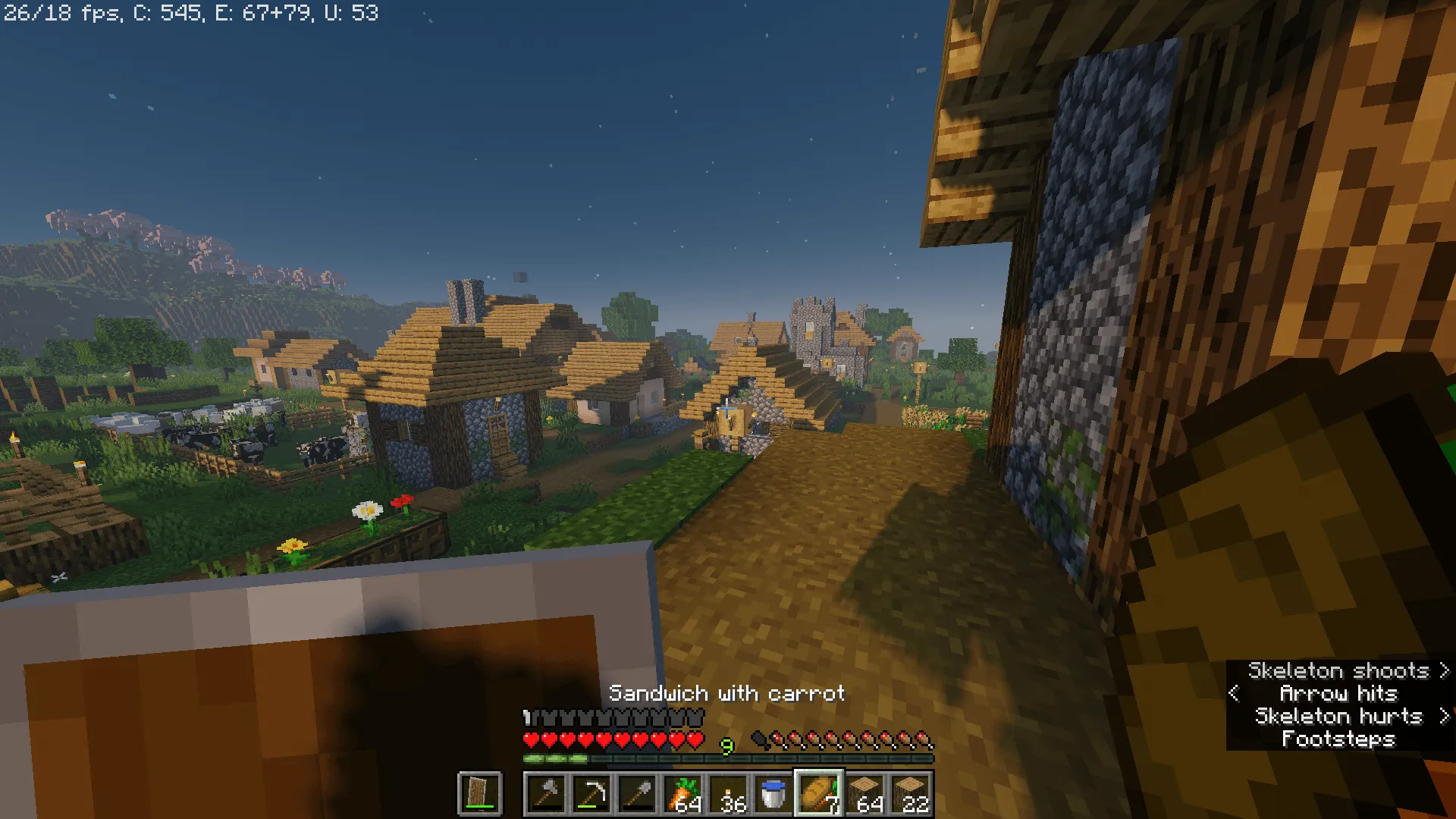The width and height of the screenshot is (1456, 819).
Task: Click the Skeleton shoots subtitle entry
Action: coord(1341,670)
